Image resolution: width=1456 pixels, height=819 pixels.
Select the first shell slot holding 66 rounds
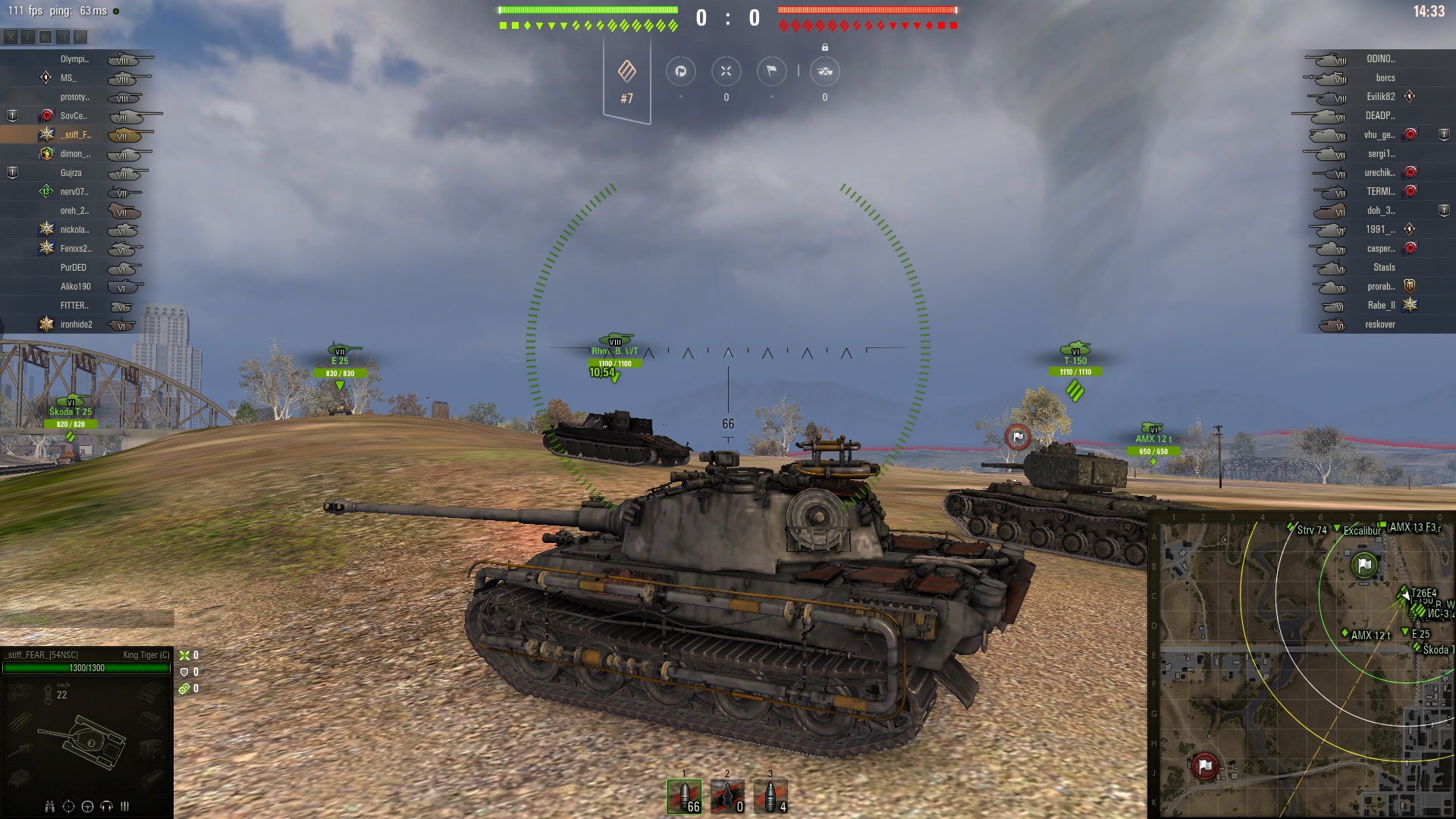pyautogui.click(x=684, y=796)
